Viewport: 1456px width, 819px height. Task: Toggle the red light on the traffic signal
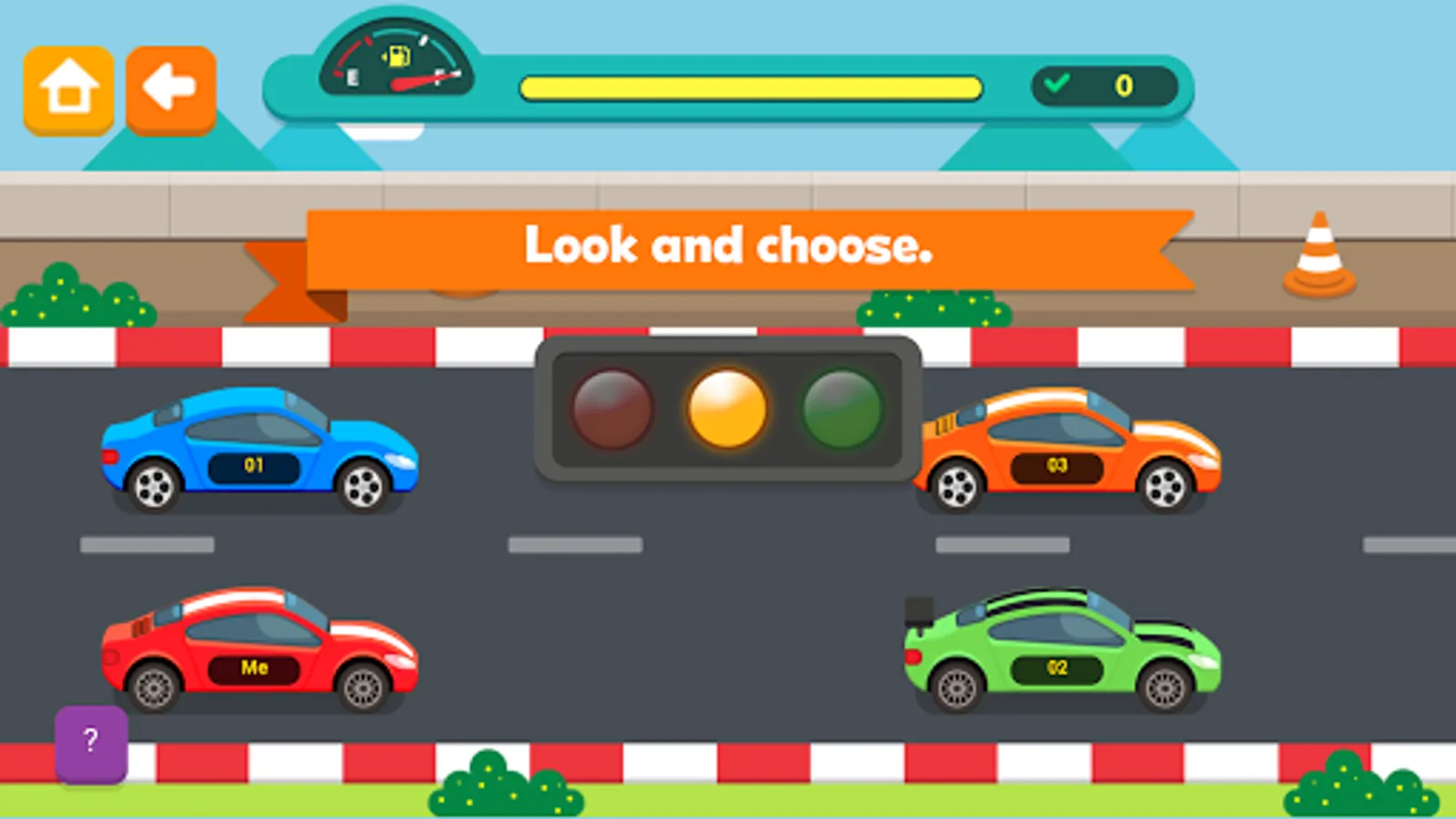pyautogui.click(x=612, y=407)
